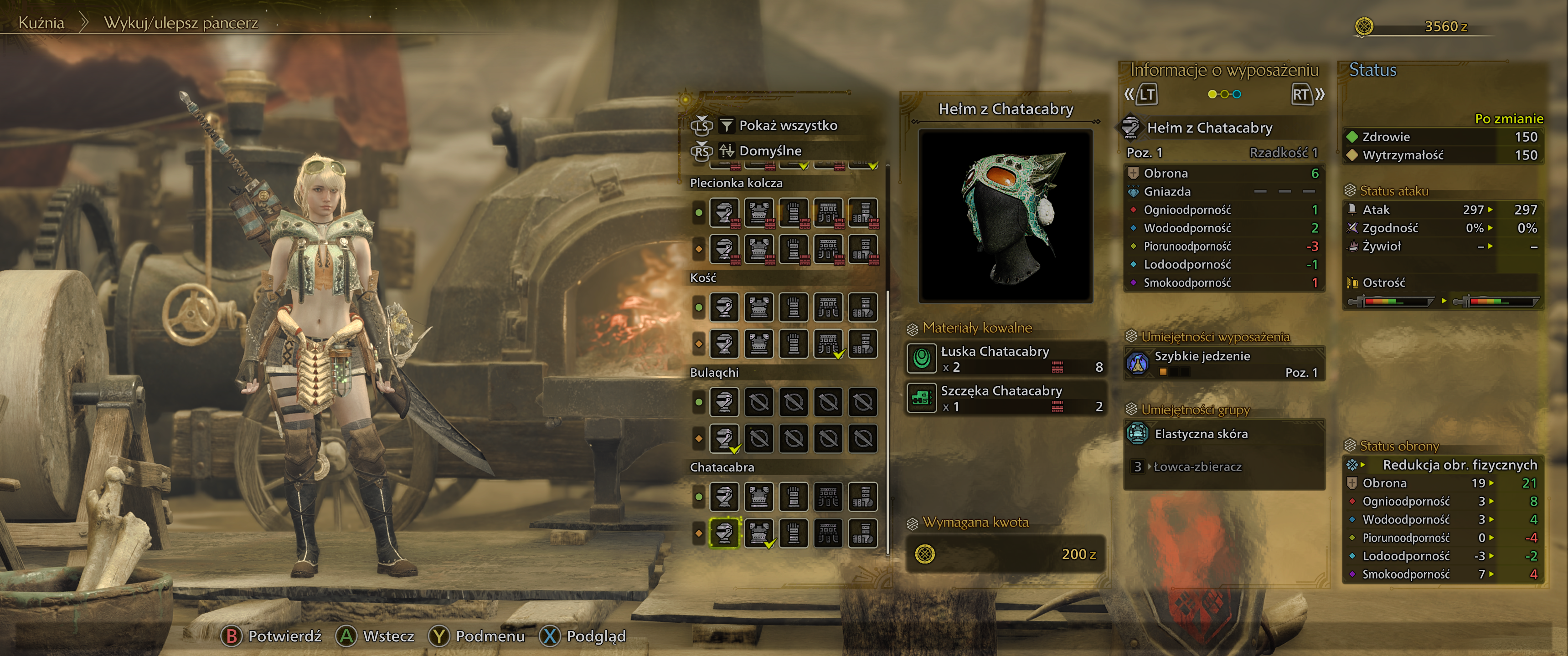Change the "Domyślne" sort order
Viewport: 1568px width, 656px height.
pyautogui.click(x=769, y=151)
